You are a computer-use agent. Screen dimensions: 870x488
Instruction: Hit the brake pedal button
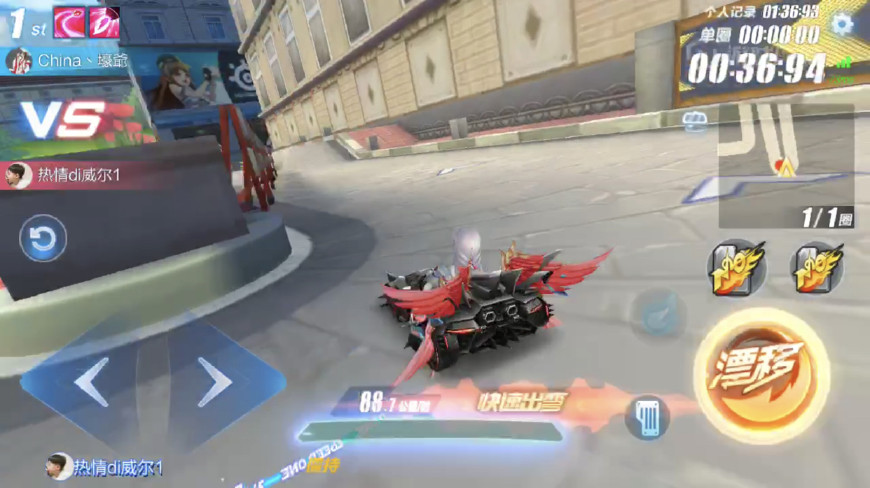[647, 416]
